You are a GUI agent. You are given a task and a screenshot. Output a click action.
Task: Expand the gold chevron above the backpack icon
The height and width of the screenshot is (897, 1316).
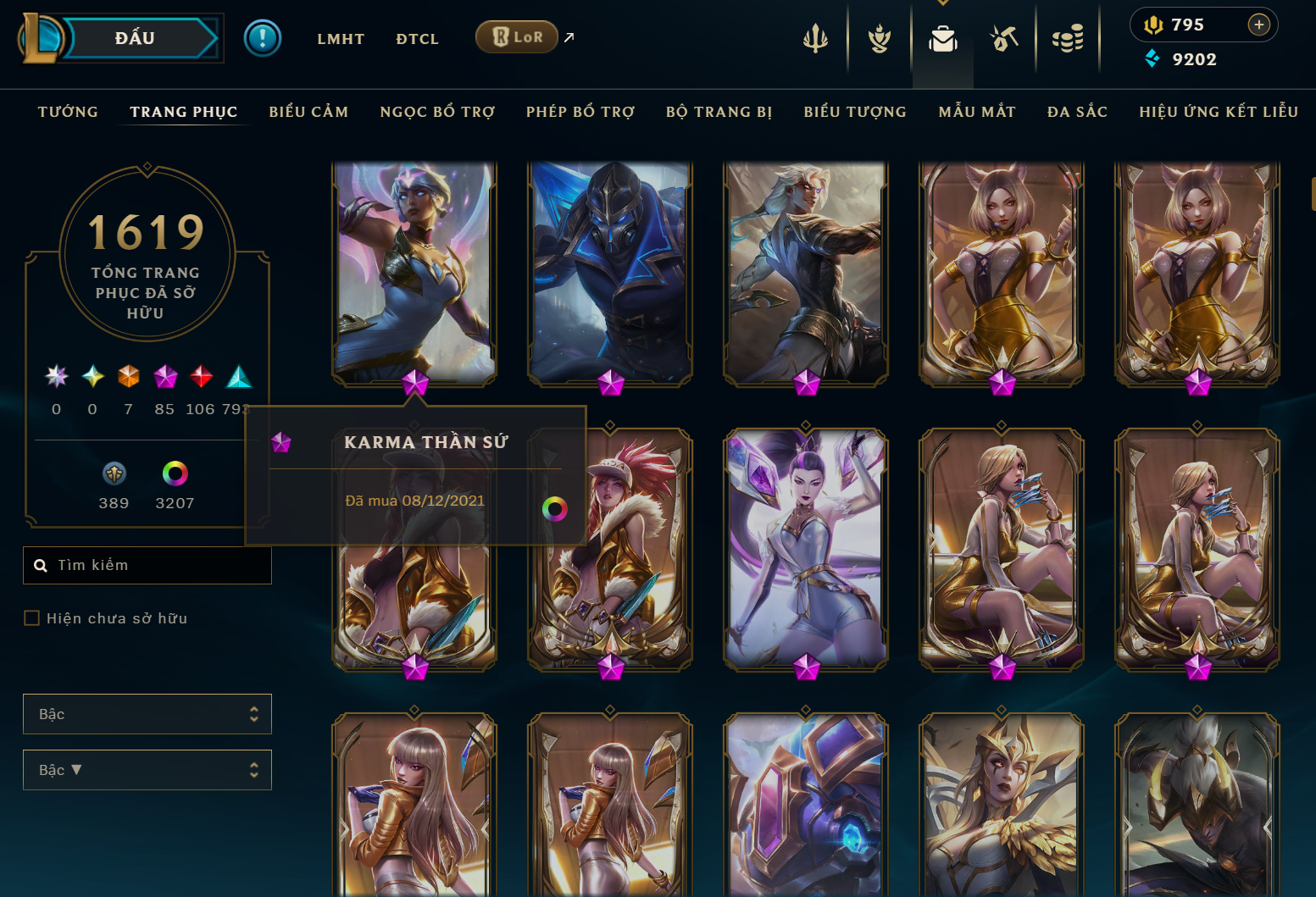942,4
